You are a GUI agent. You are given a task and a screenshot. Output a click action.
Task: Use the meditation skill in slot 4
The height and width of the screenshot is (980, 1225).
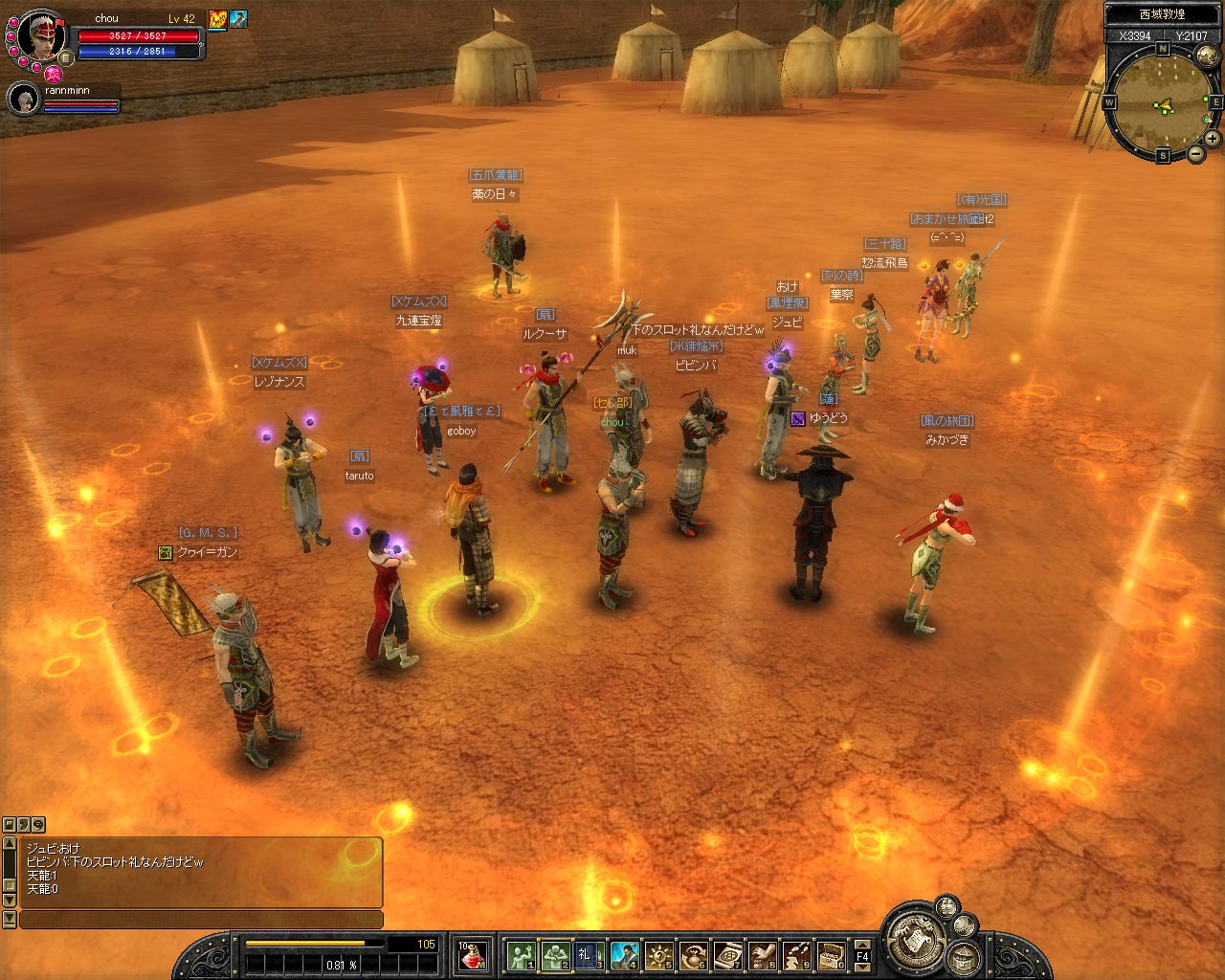pos(624,955)
